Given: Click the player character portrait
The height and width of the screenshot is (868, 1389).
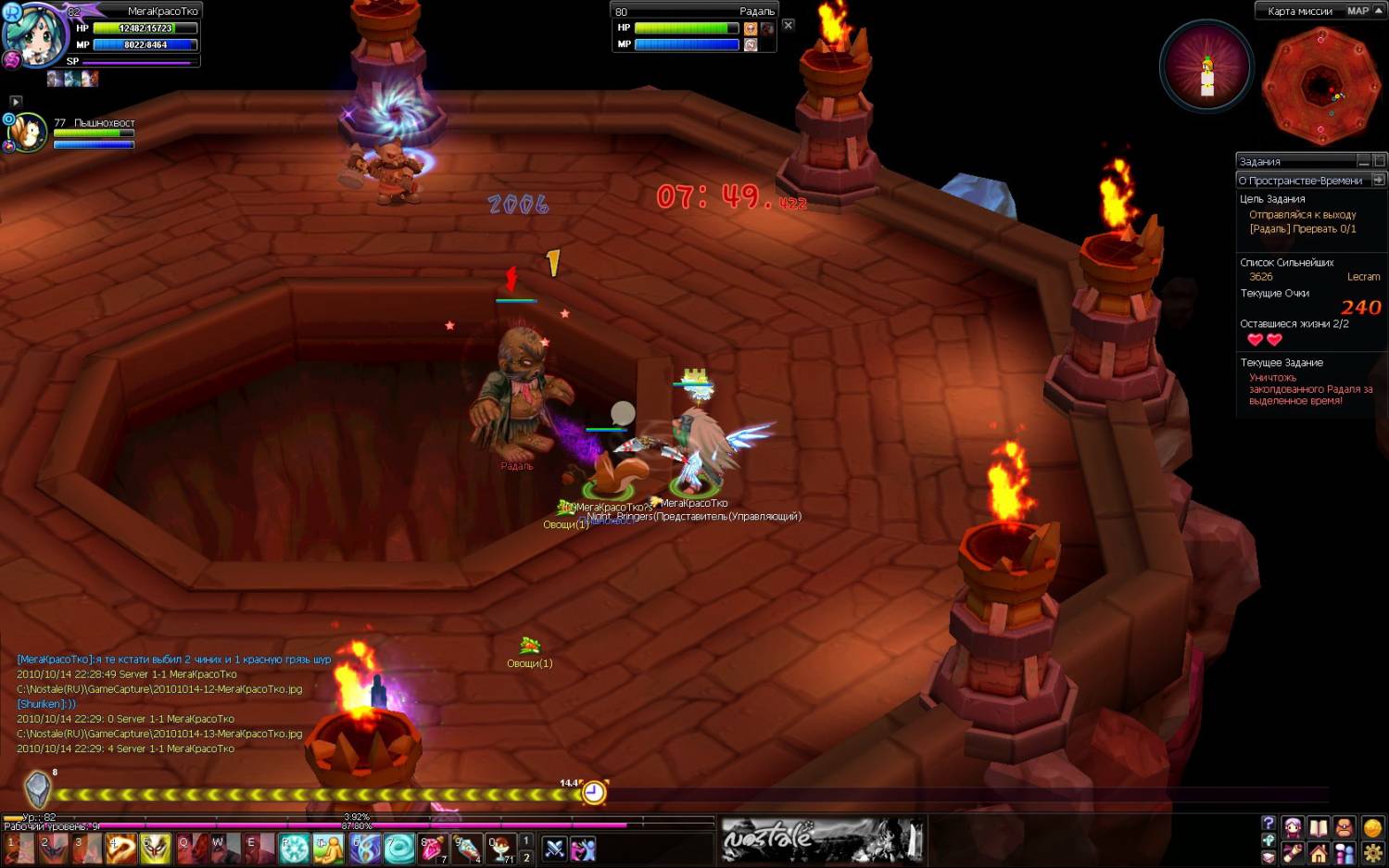Looking at the screenshot, I should [35, 37].
